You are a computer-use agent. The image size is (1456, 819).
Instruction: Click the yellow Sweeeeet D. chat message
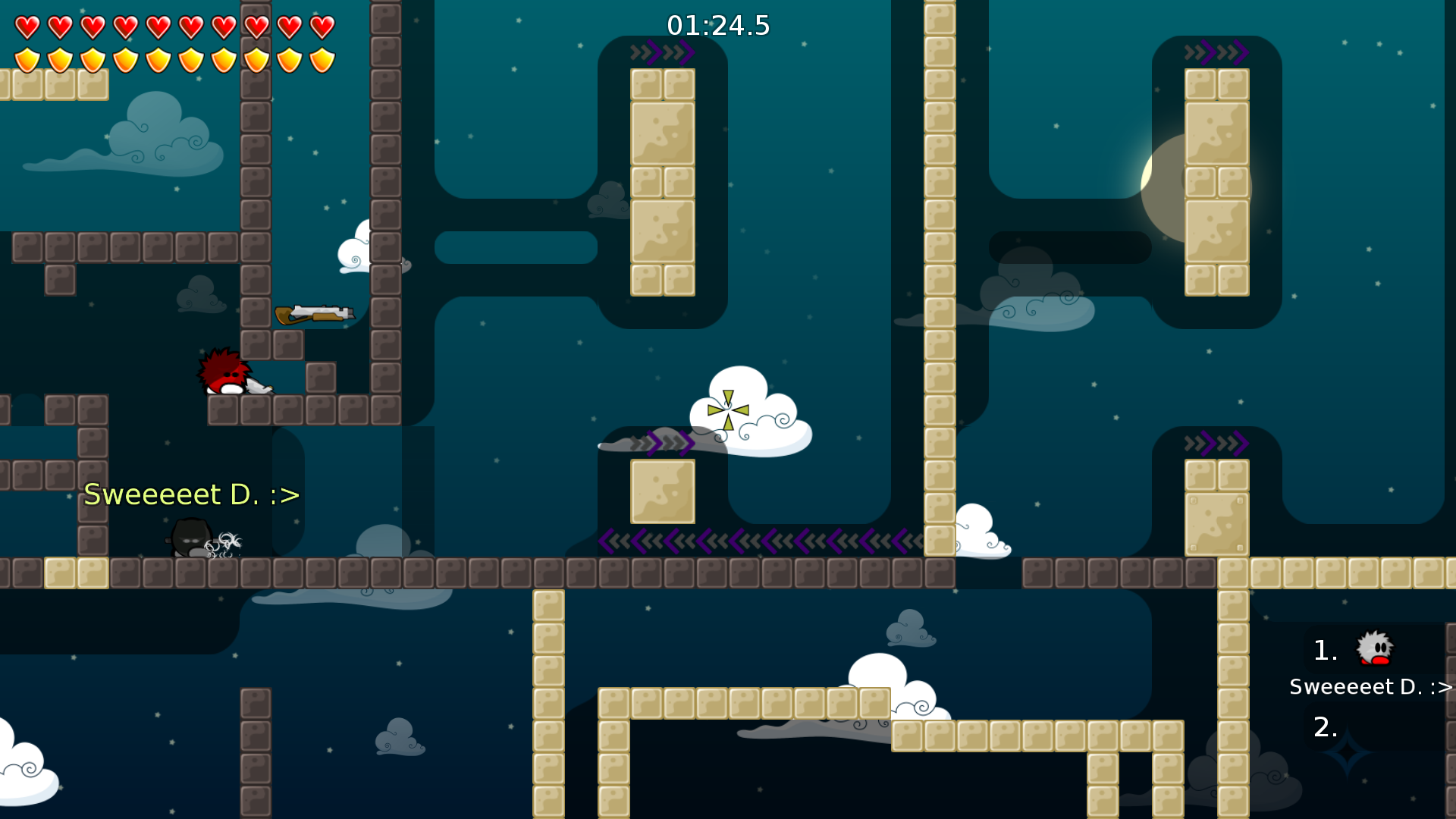point(190,494)
